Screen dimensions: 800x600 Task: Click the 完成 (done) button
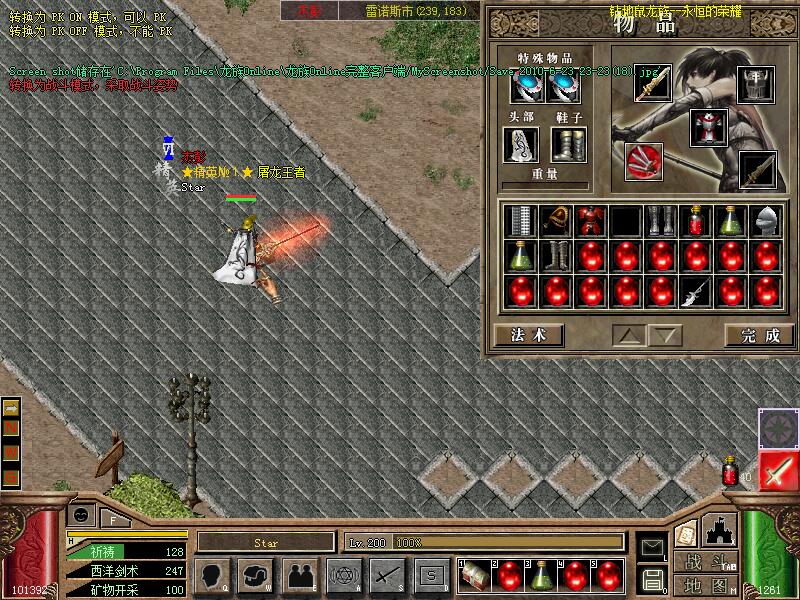(x=759, y=335)
